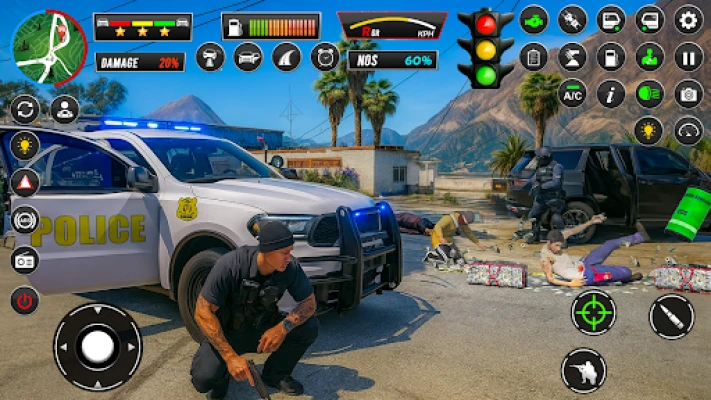The width and height of the screenshot is (711, 400).
Task: Fire using the green crosshair button
Action: tap(593, 313)
